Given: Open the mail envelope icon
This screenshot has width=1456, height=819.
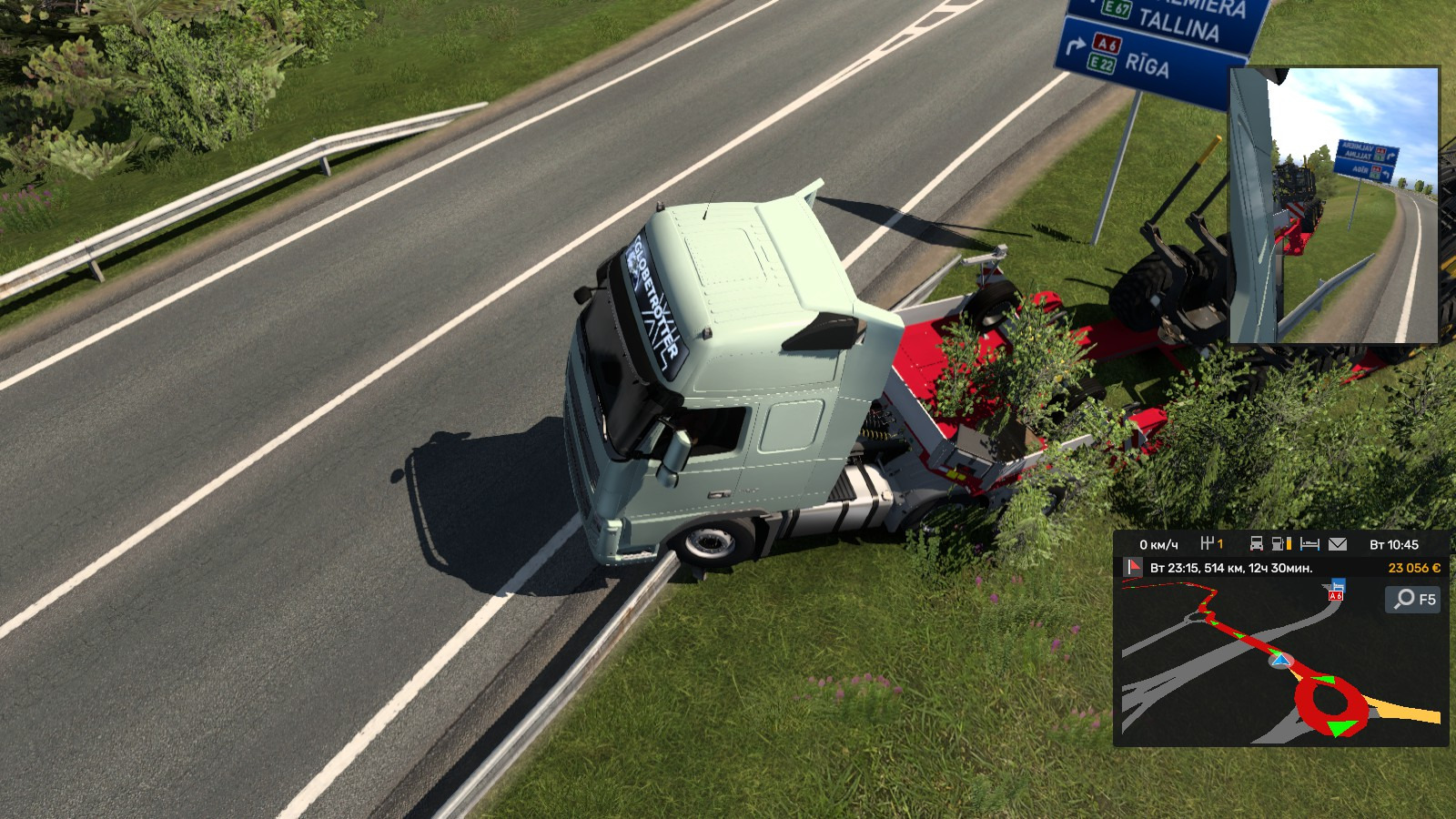Looking at the screenshot, I should (x=1338, y=544).
